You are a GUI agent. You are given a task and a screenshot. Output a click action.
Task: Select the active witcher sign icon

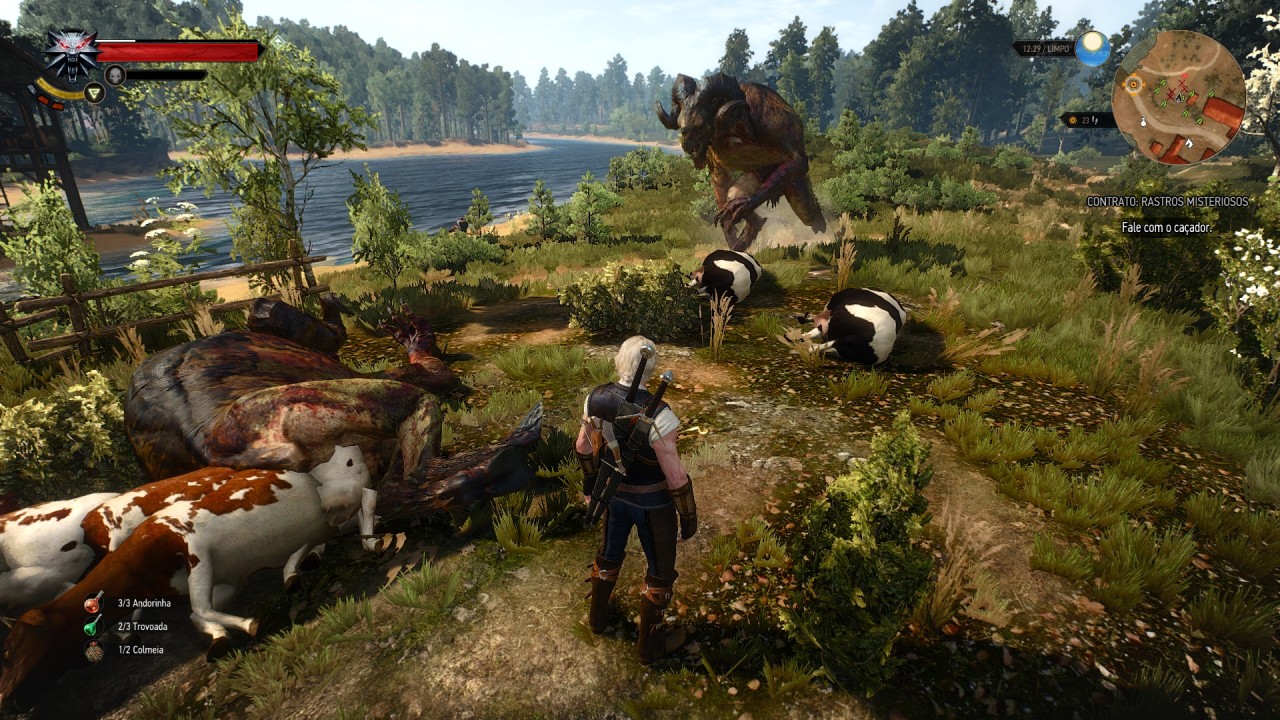tap(94, 93)
